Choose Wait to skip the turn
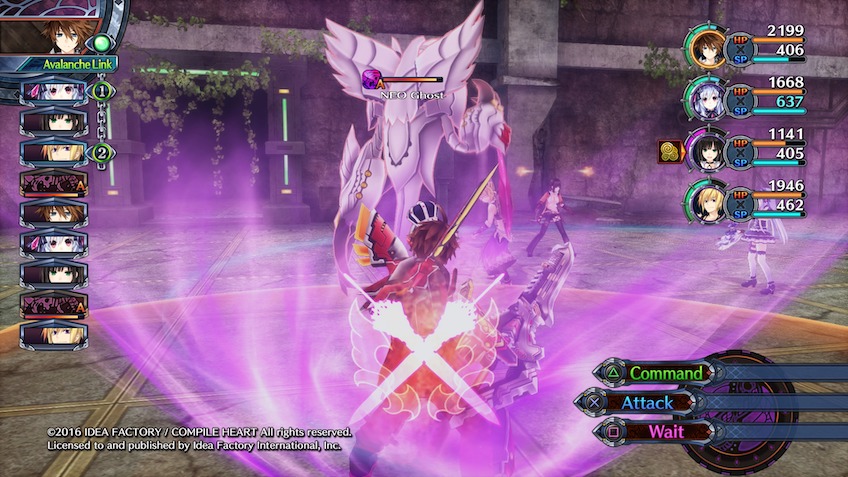 click(x=665, y=431)
